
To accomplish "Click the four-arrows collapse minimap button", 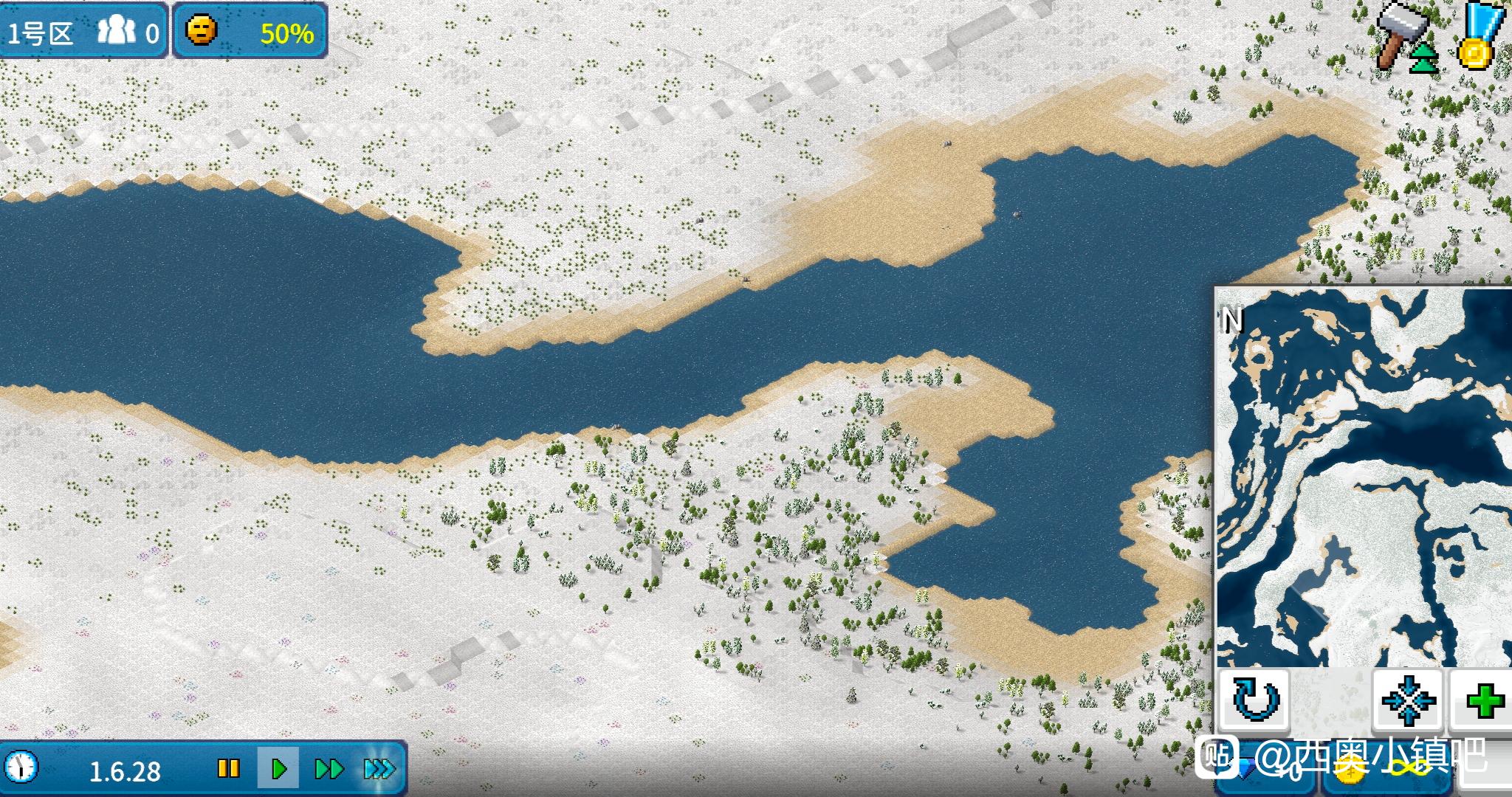I will [x=1408, y=700].
